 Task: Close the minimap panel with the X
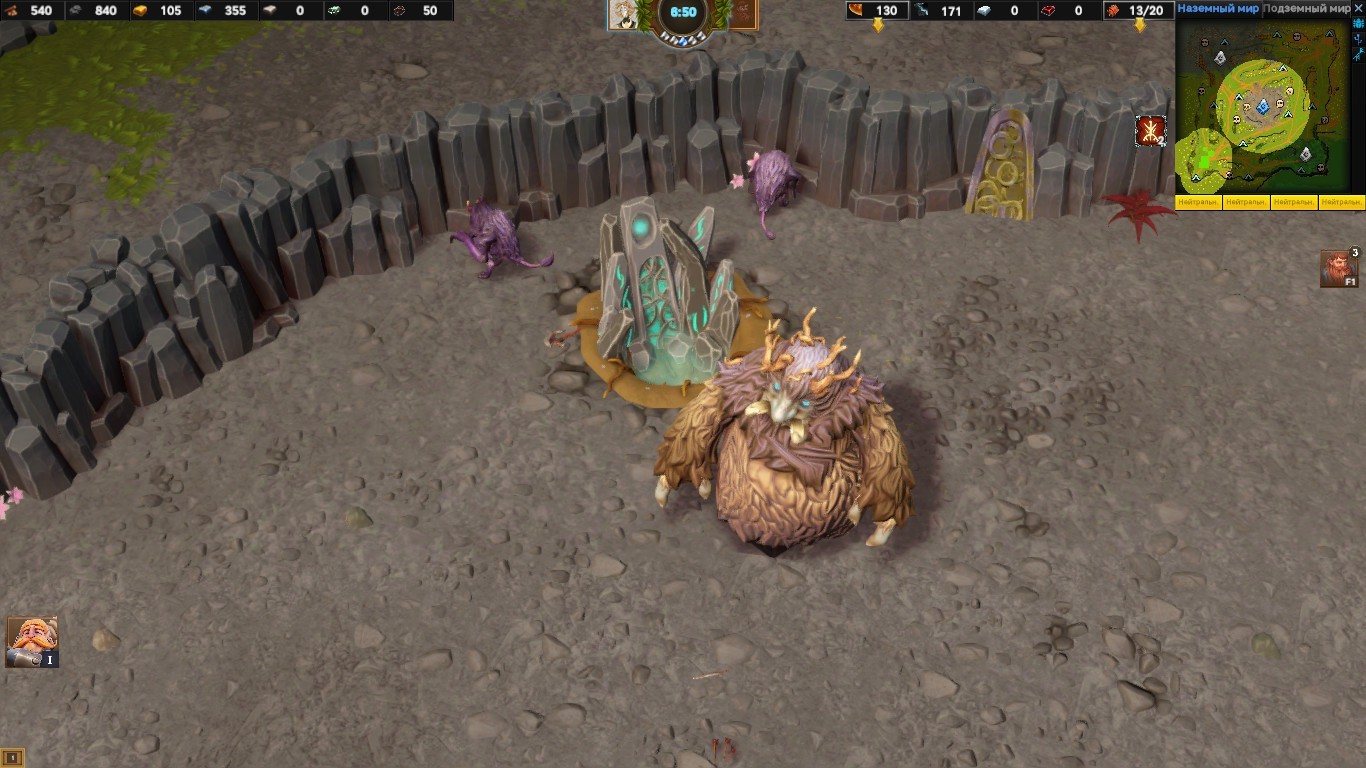coord(1358,8)
